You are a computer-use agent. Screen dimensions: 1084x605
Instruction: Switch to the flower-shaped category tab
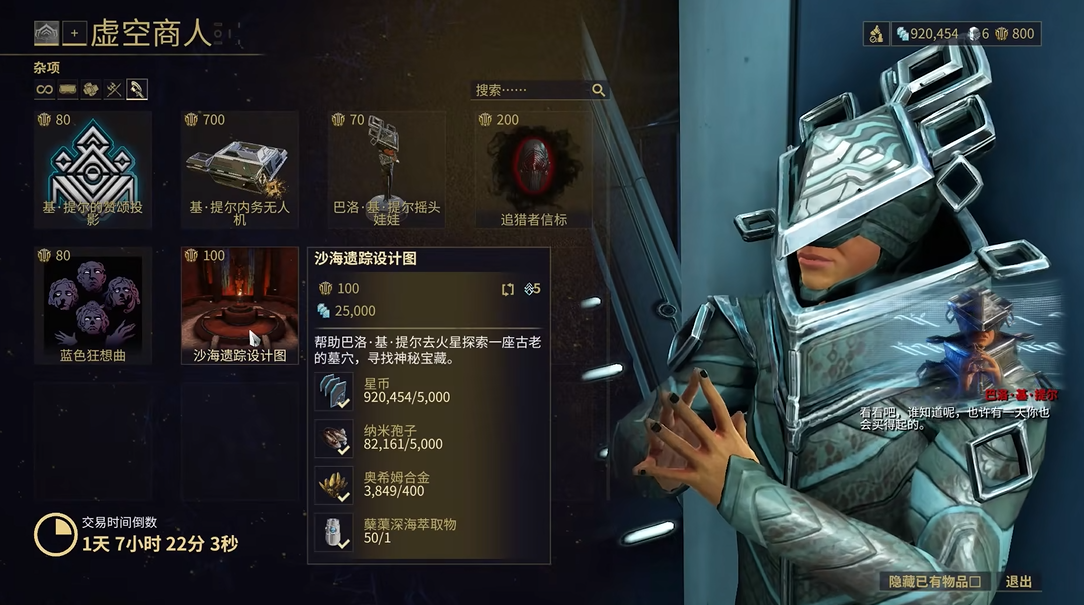point(90,90)
